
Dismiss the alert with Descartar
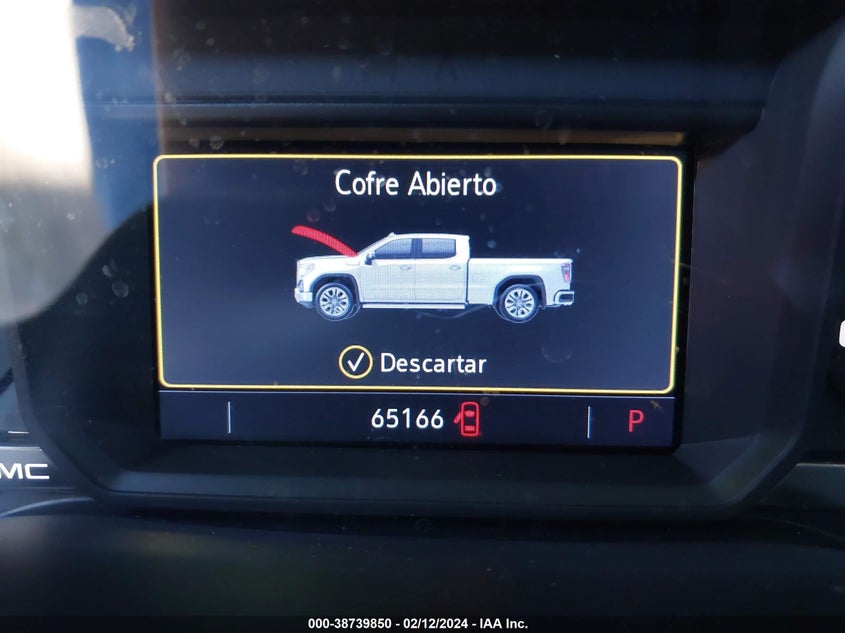point(413,363)
